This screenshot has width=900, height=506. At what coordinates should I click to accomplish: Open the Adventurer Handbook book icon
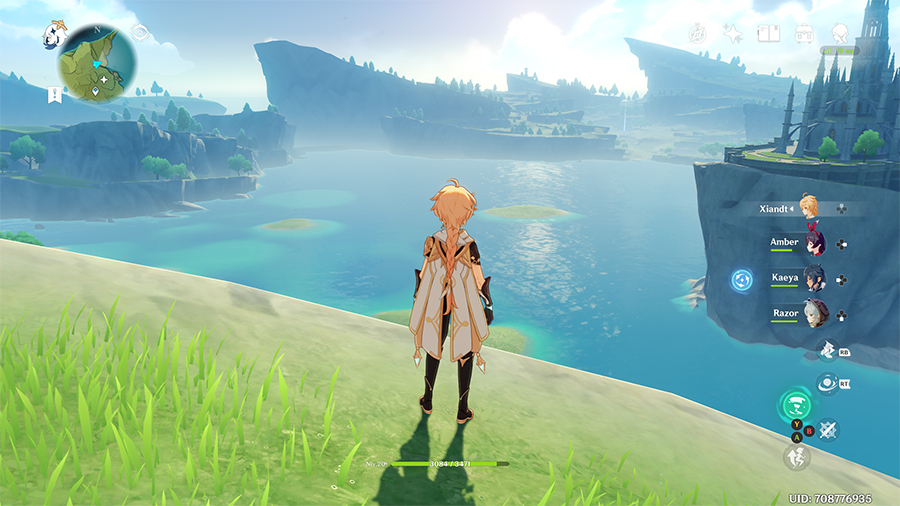pos(768,34)
